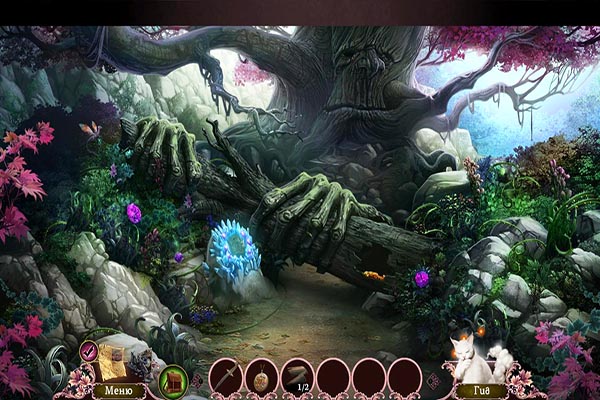Select the inventory item marked 1/2
This screenshot has width=600, height=400.
point(297,376)
